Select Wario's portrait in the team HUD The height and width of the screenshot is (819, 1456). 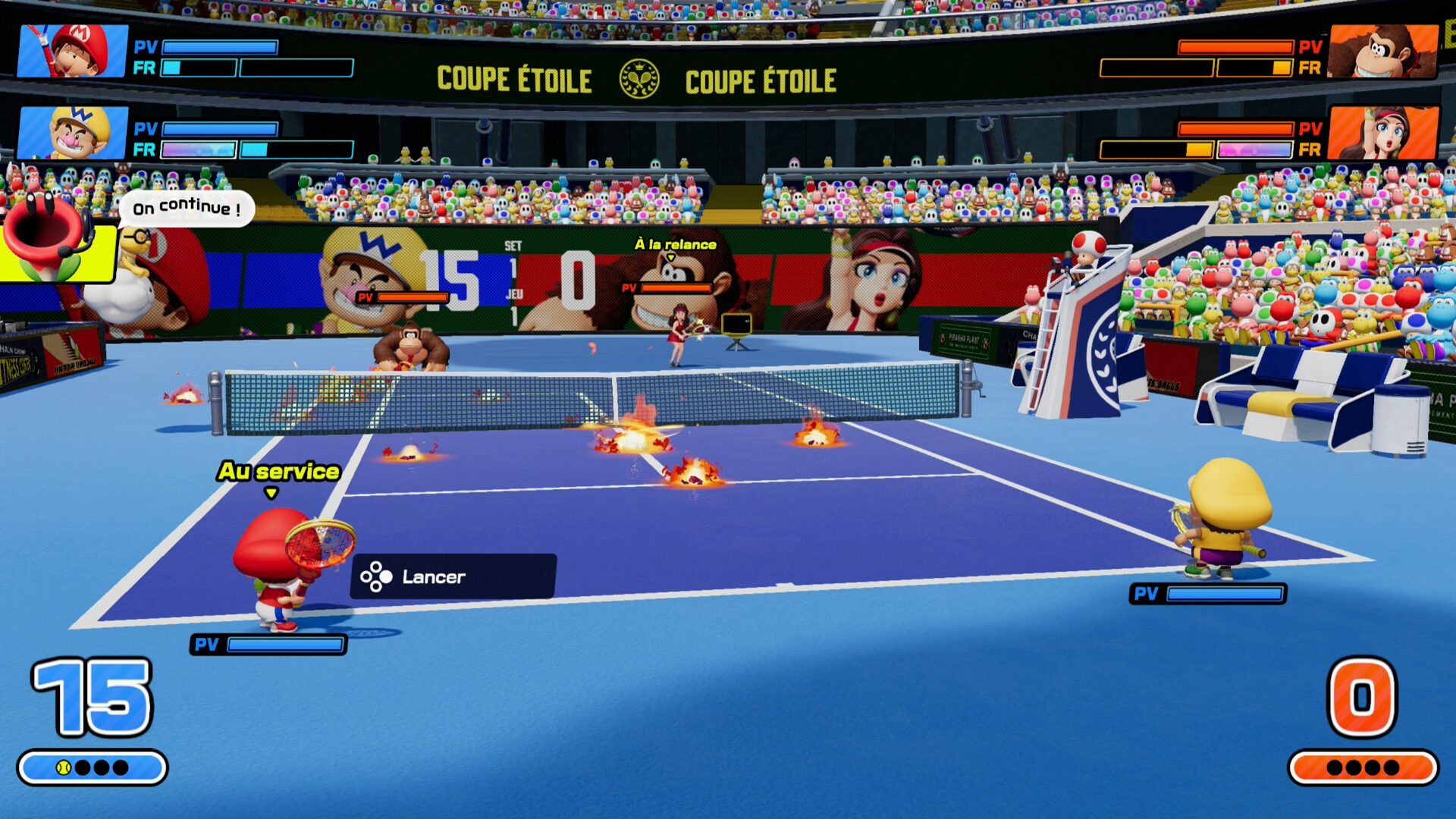(x=73, y=133)
